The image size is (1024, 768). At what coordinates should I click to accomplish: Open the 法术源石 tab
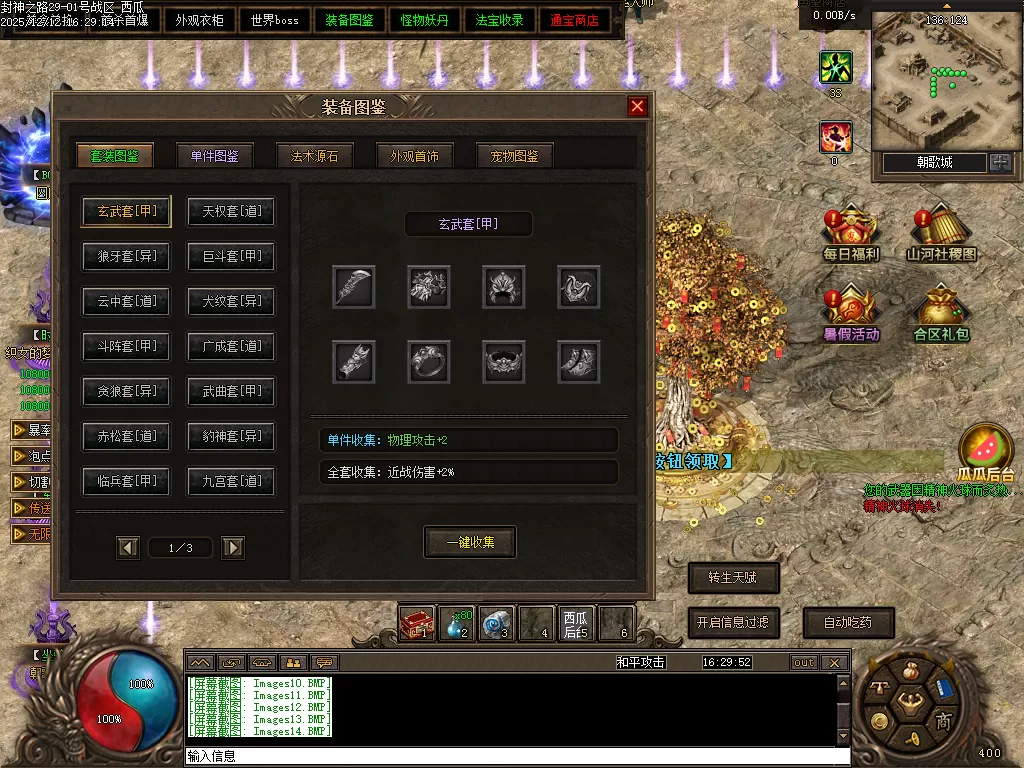315,156
